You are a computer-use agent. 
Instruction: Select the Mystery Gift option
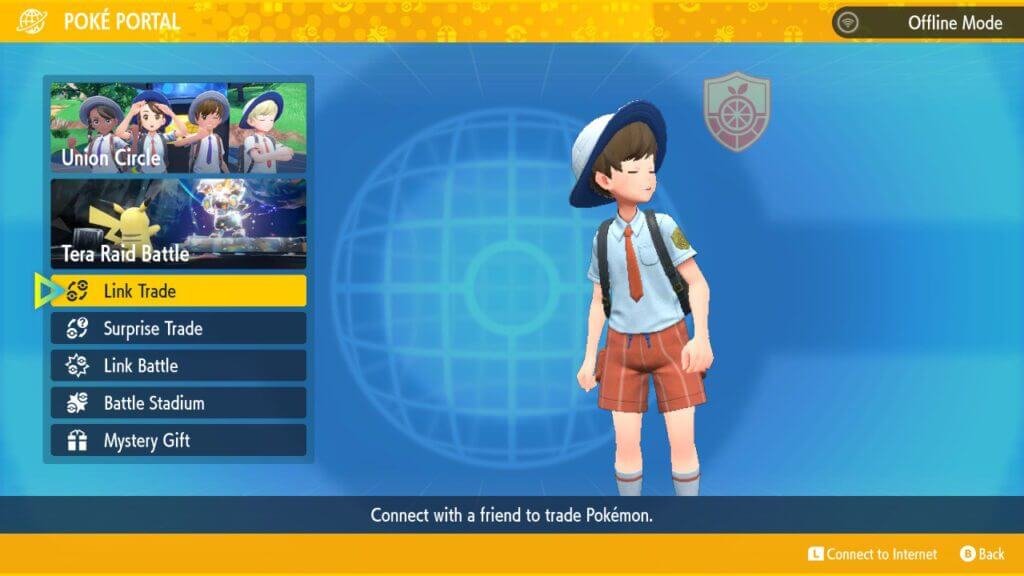click(178, 440)
